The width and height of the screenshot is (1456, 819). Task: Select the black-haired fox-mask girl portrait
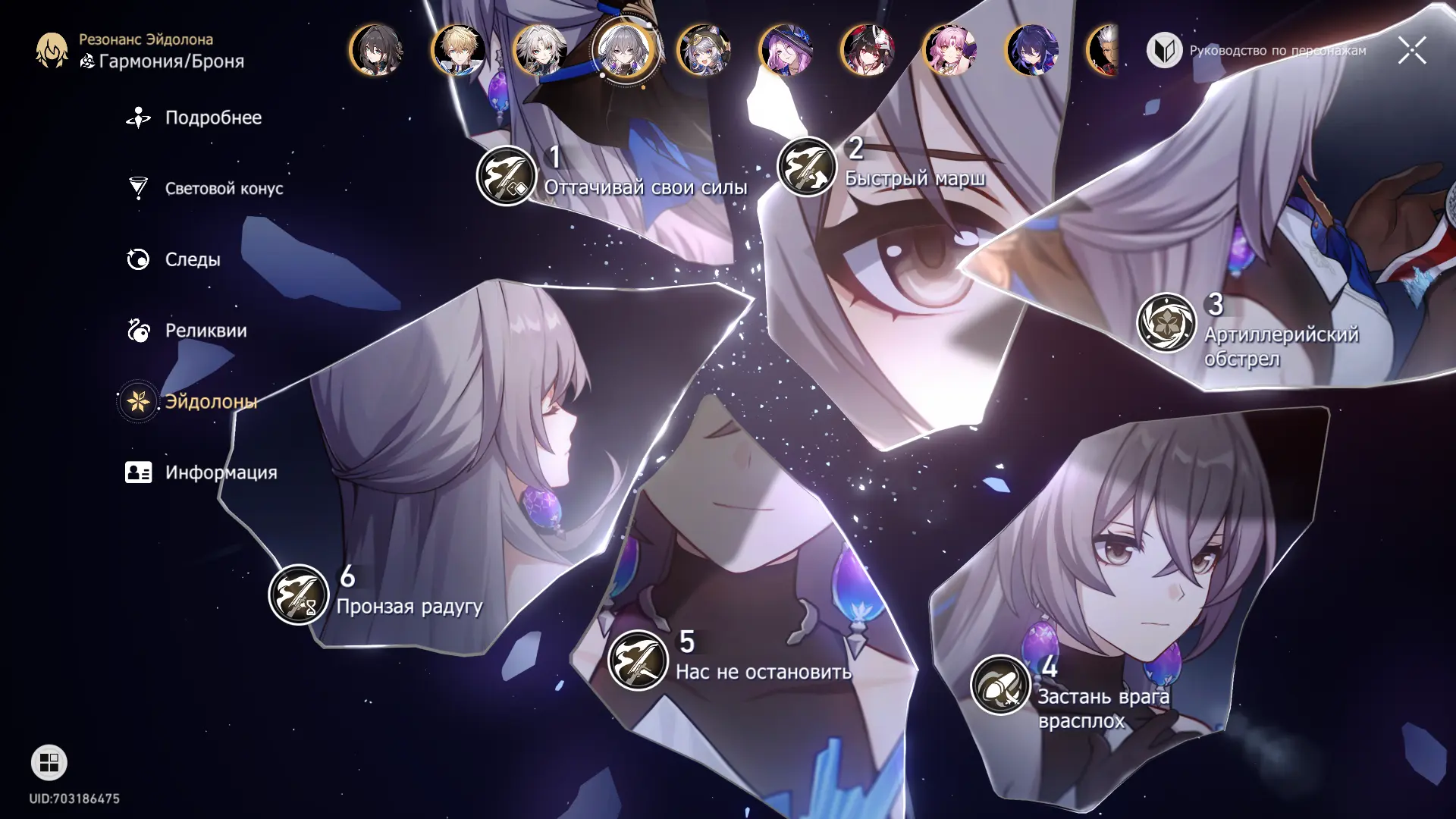(x=868, y=51)
